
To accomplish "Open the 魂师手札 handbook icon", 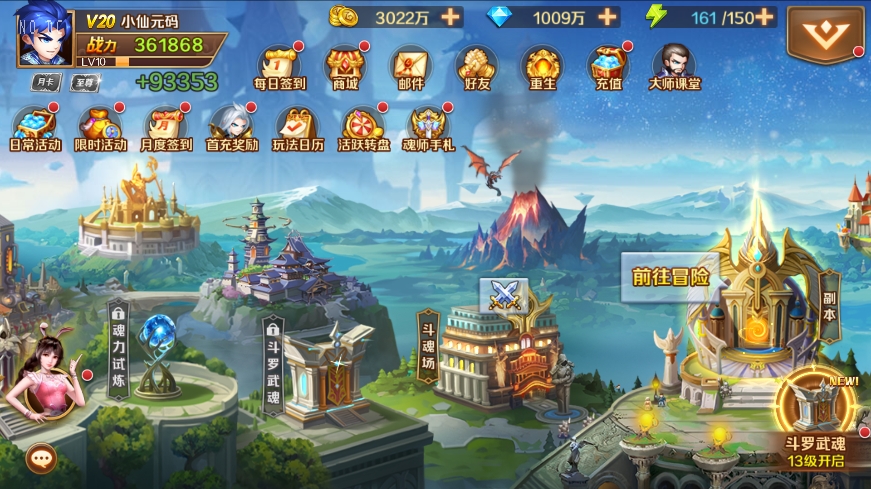I will (428, 127).
